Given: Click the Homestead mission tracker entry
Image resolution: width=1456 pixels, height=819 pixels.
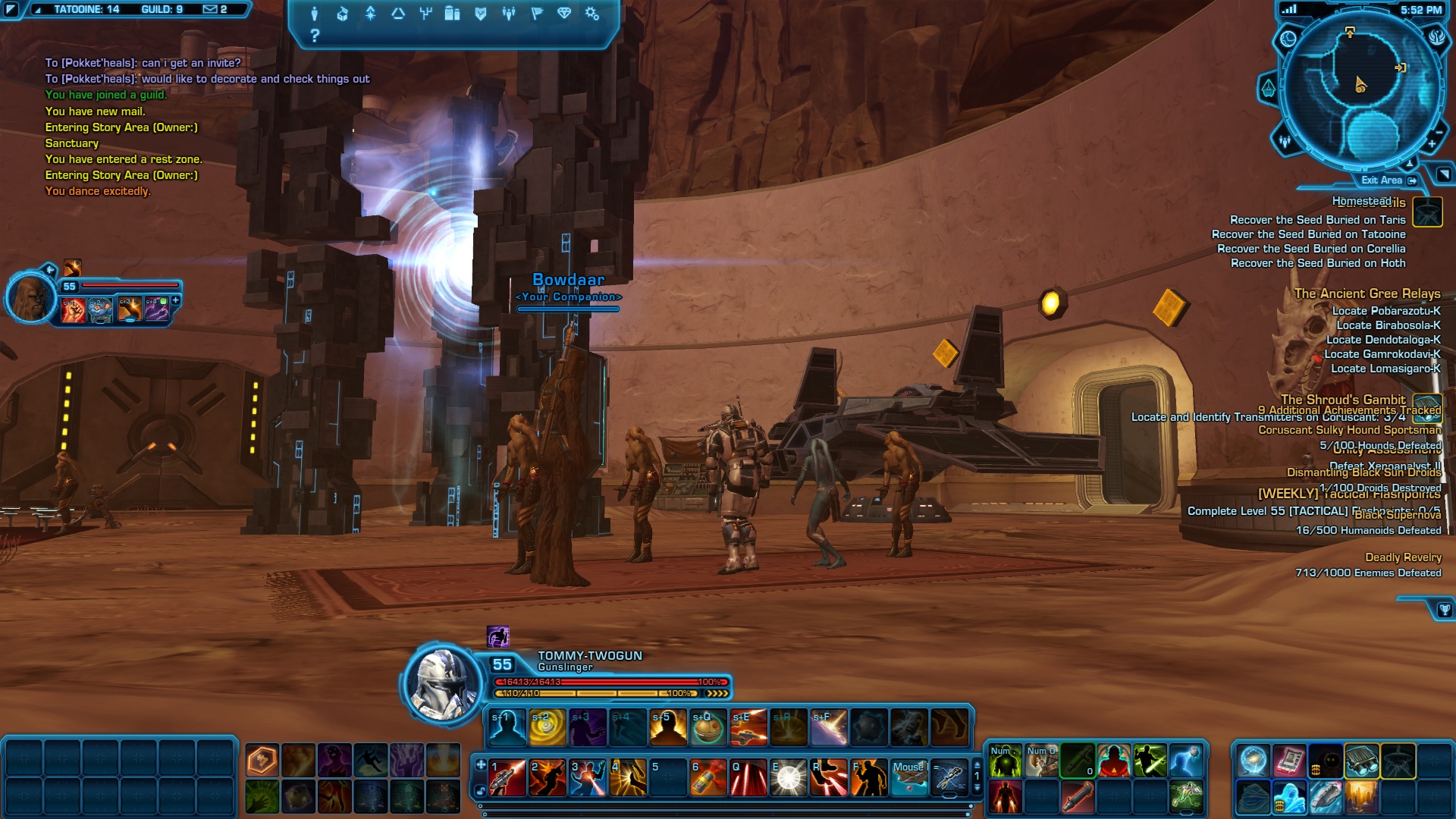Looking at the screenshot, I should (x=1362, y=201).
